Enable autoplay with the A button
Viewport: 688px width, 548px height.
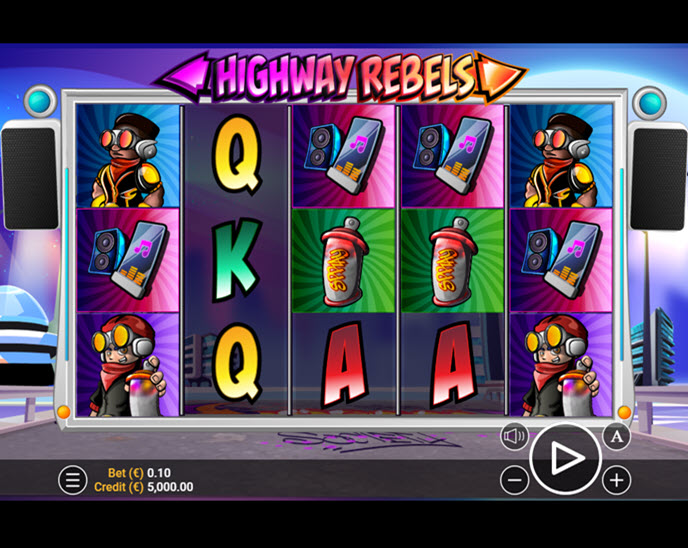click(x=617, y=436)
